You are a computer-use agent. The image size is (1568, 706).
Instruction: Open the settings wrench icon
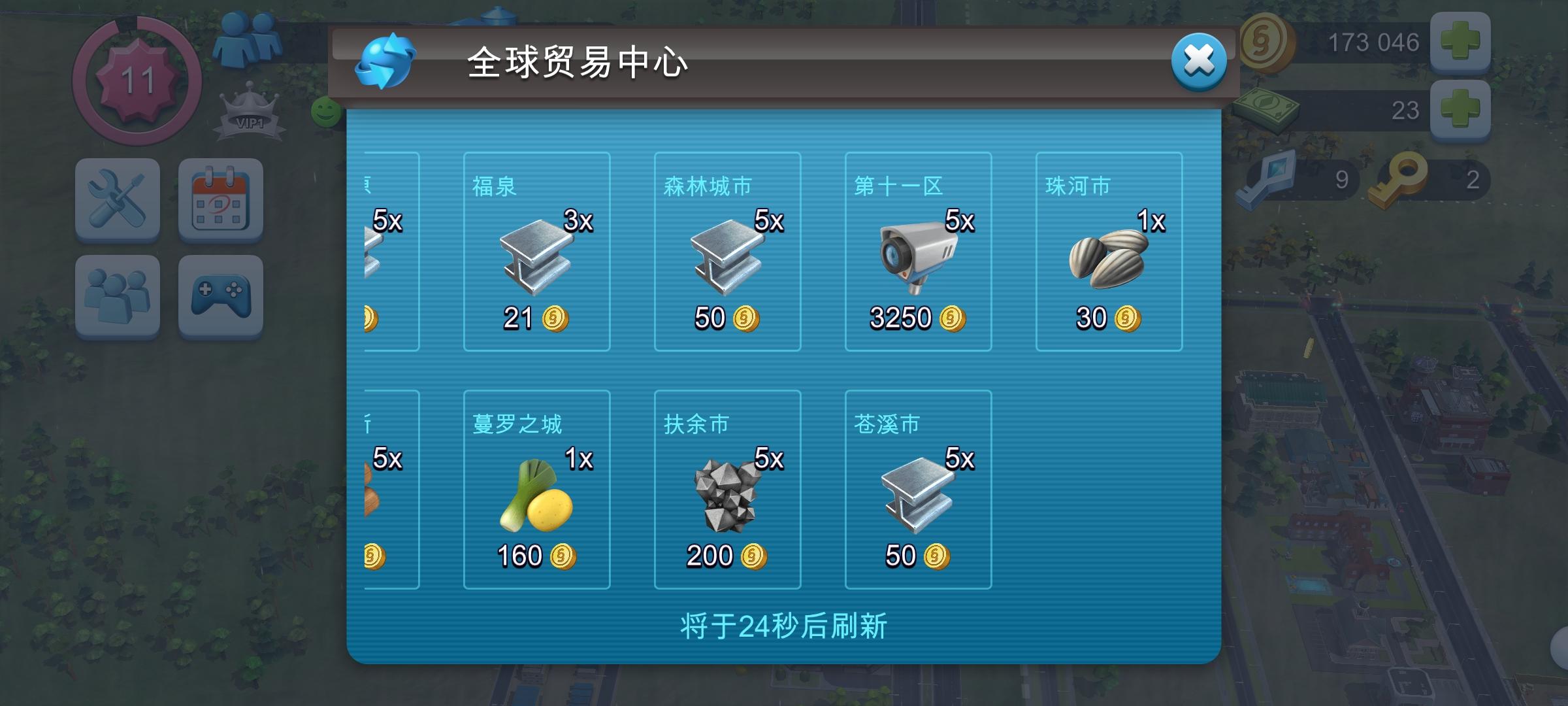[118, 199]
